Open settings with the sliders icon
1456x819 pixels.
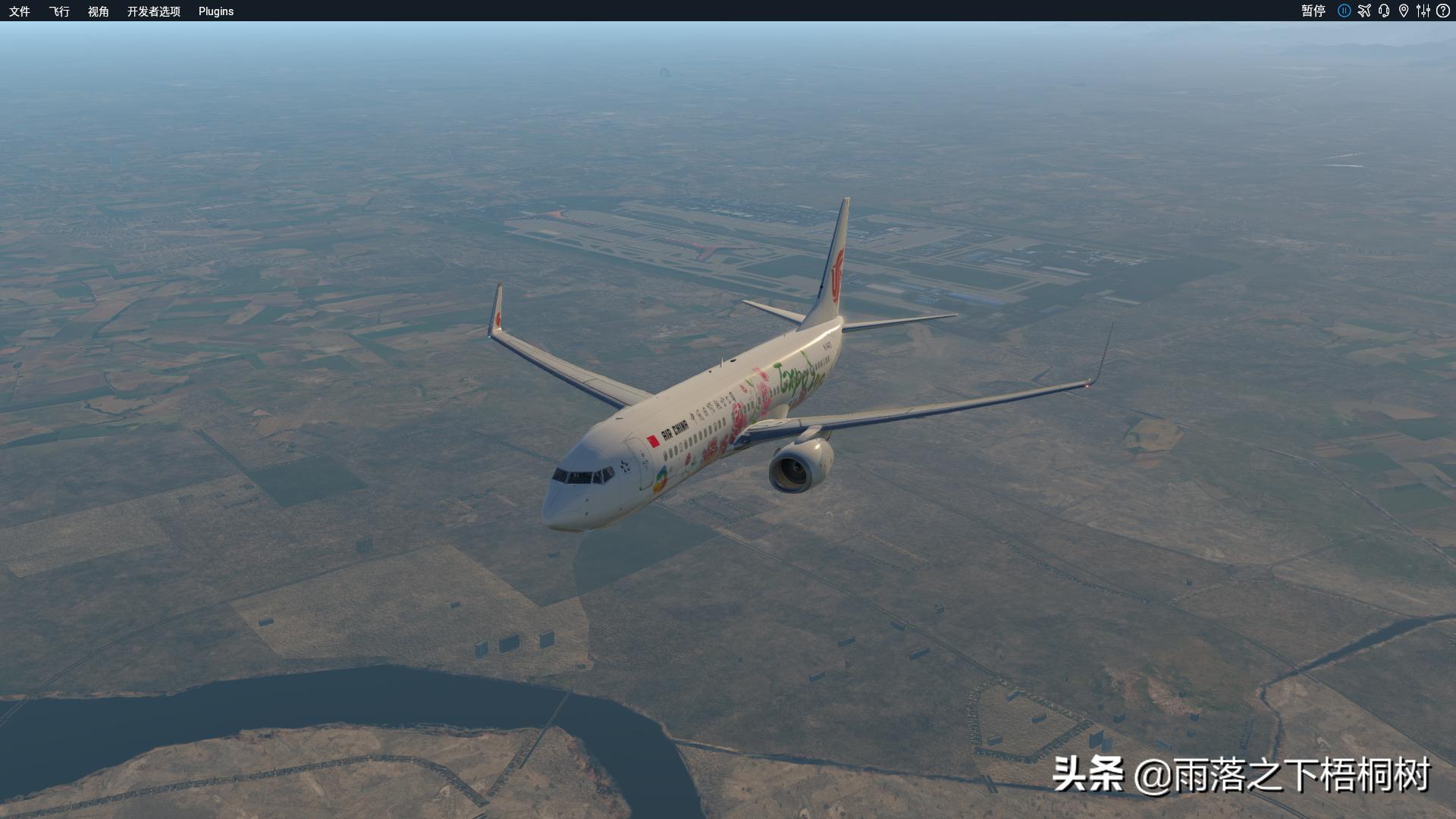tap(1423, 11)
